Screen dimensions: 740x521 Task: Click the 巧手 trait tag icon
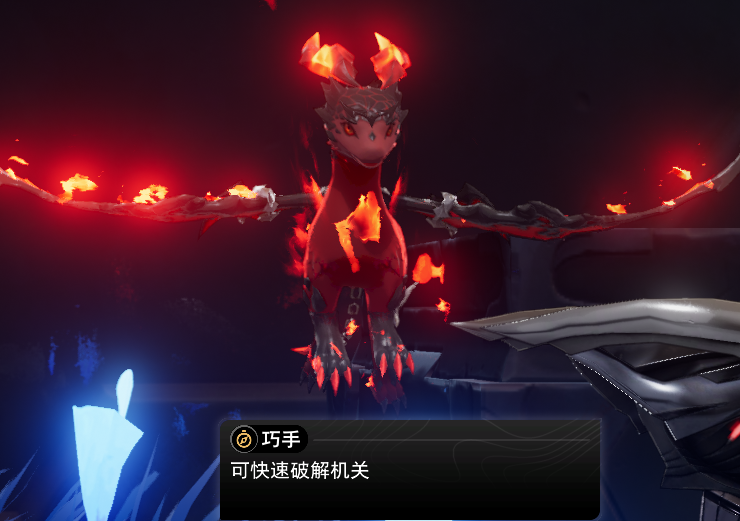[x=244, y=438]
